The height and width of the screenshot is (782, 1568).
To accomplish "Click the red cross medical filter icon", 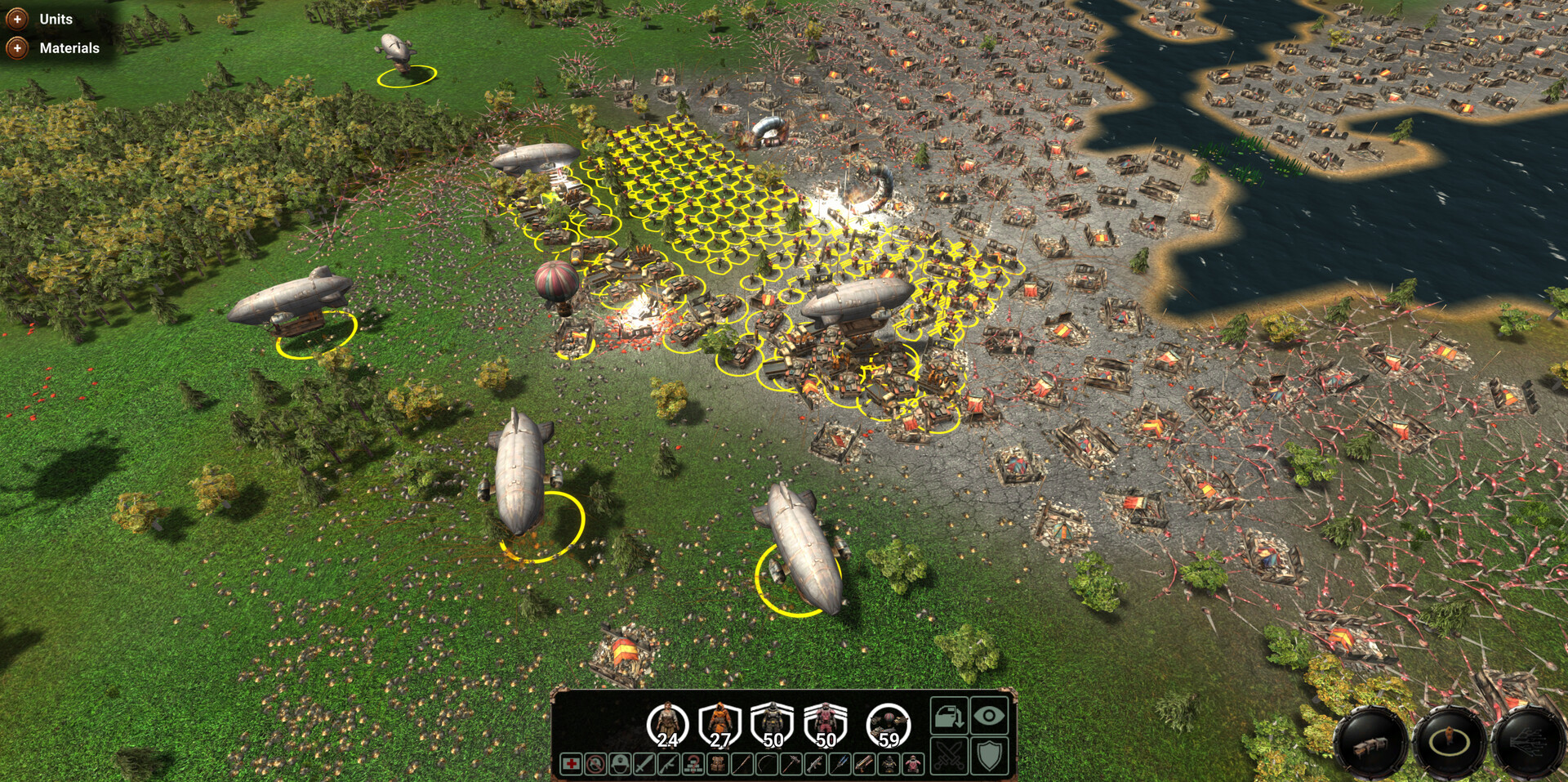I will 571,765.
